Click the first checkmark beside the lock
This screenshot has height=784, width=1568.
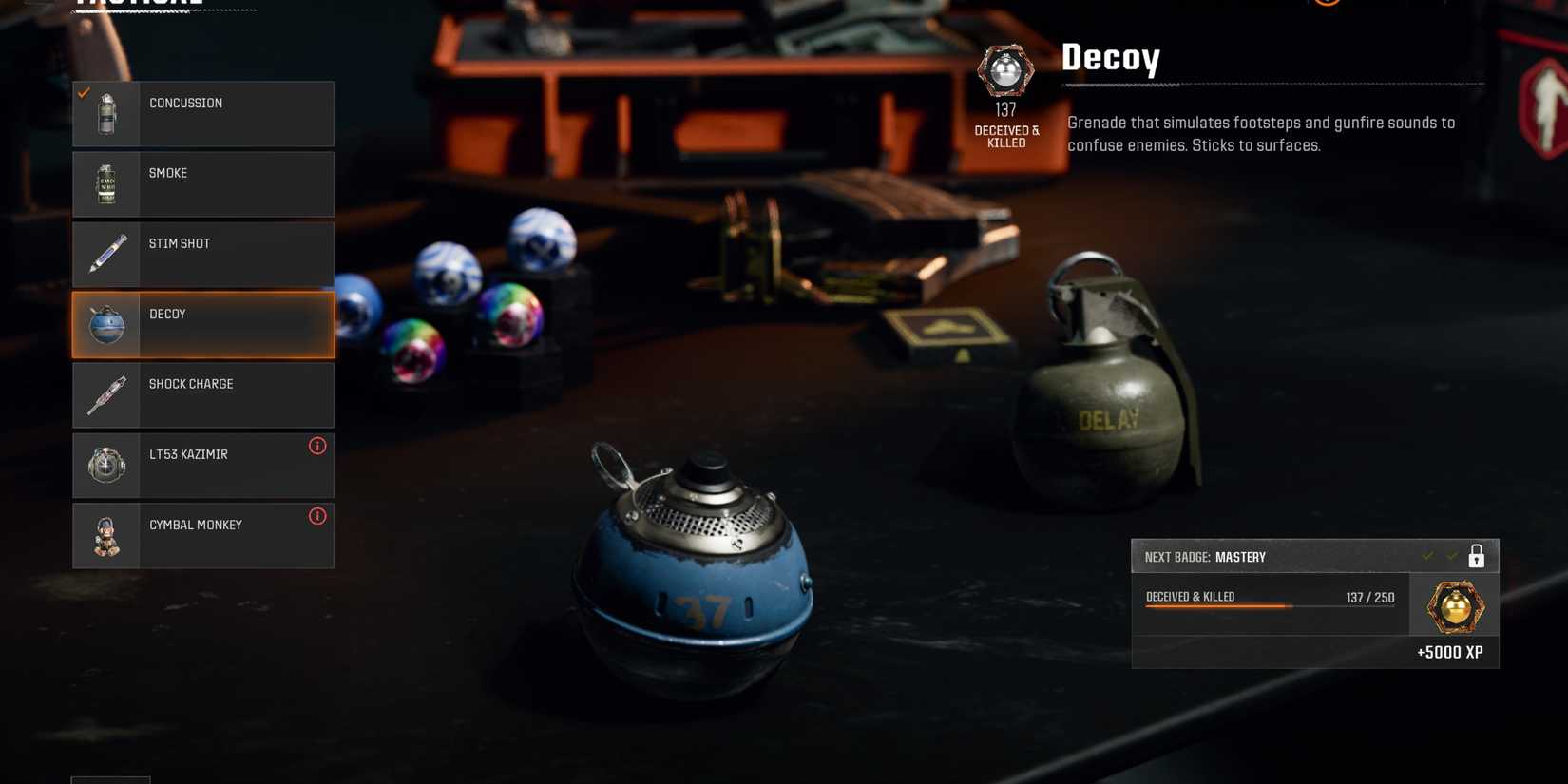(1427, 556)
